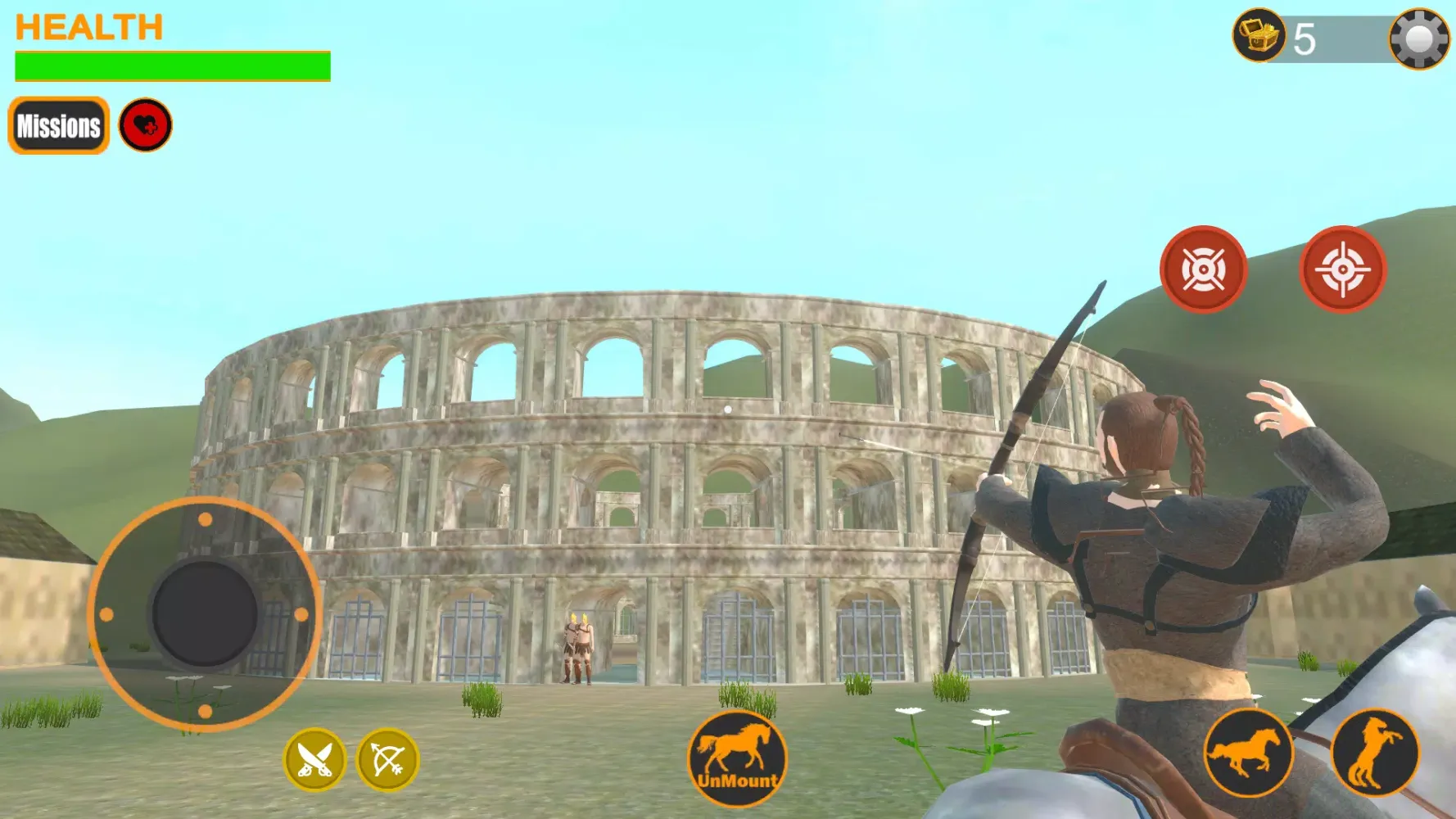Open the Missions panel
The height and width of the screenshot is (819, 1456).
pos(59,126)
